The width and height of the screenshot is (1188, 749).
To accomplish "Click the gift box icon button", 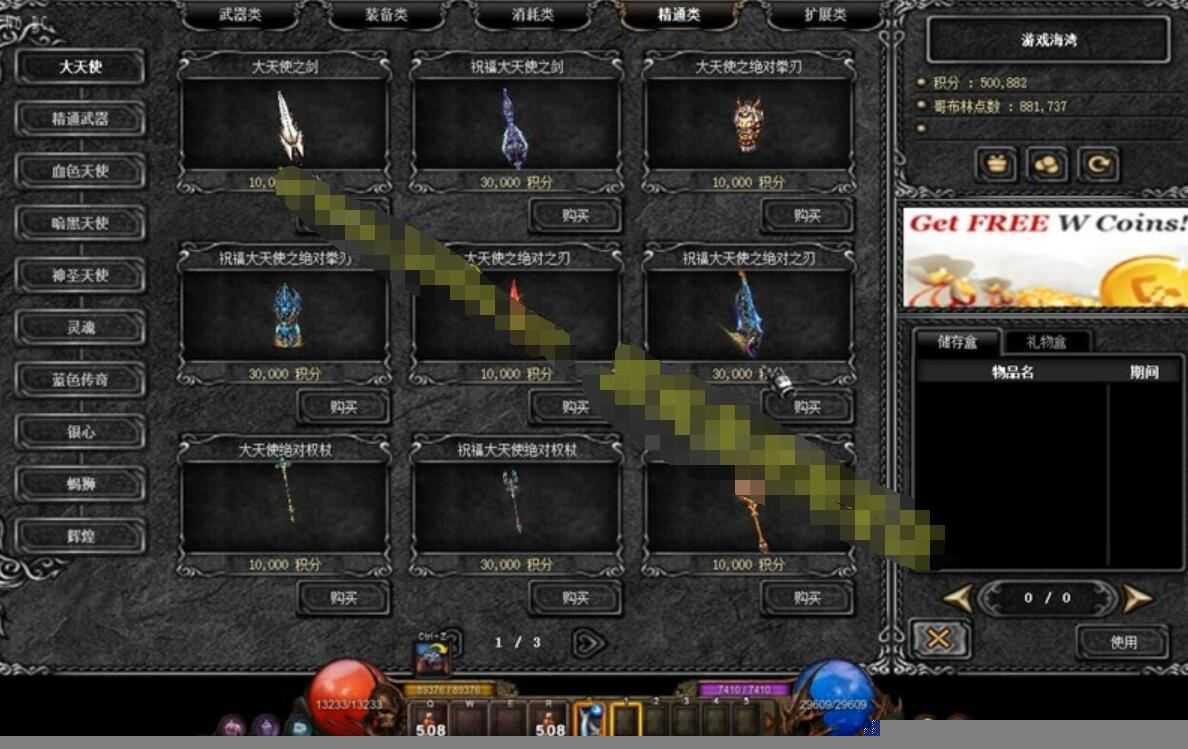I will pyautogui.click(x=996, y=165).
